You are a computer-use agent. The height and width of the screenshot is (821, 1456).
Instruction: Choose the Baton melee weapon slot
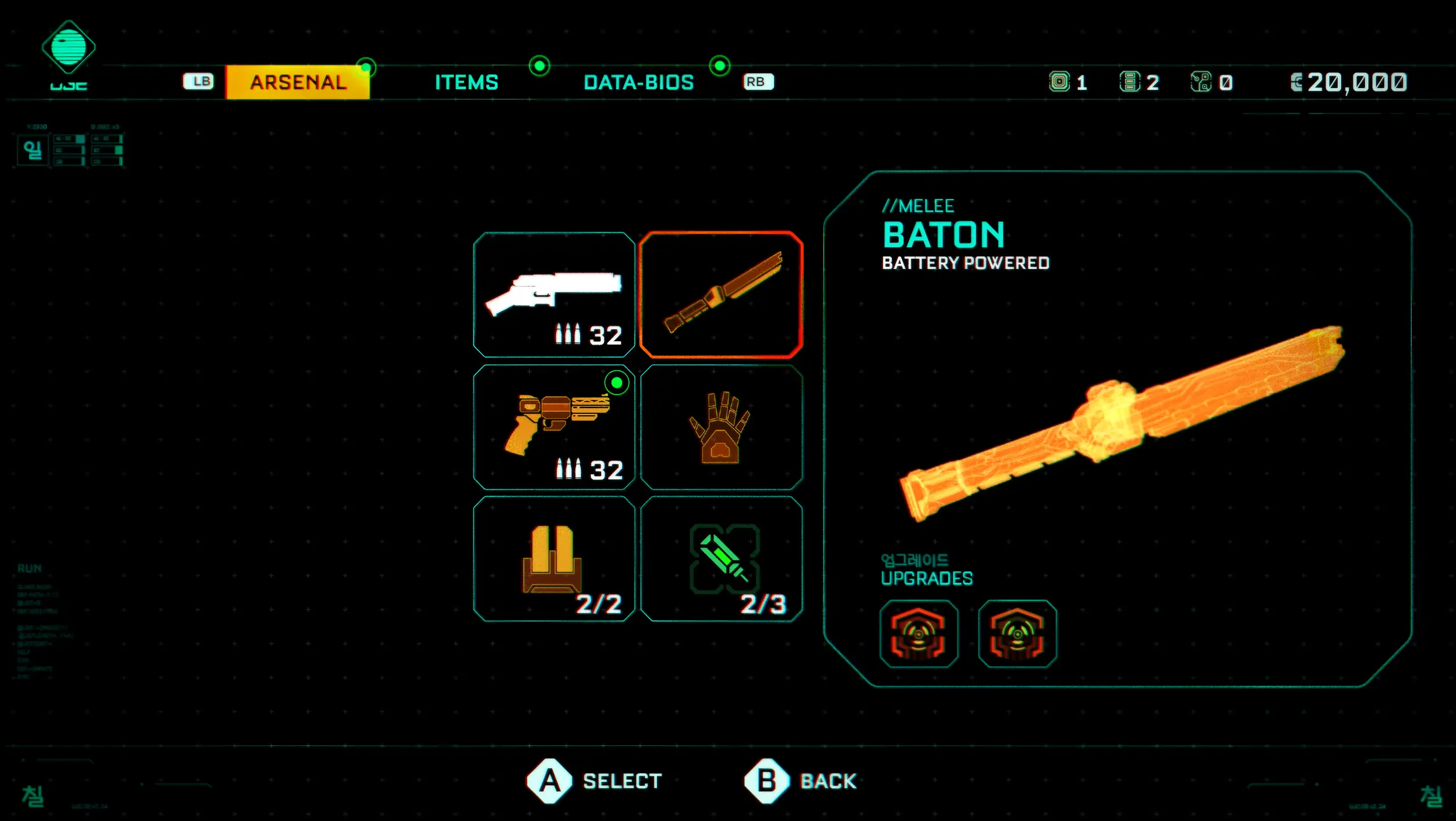tap(721, 295)
